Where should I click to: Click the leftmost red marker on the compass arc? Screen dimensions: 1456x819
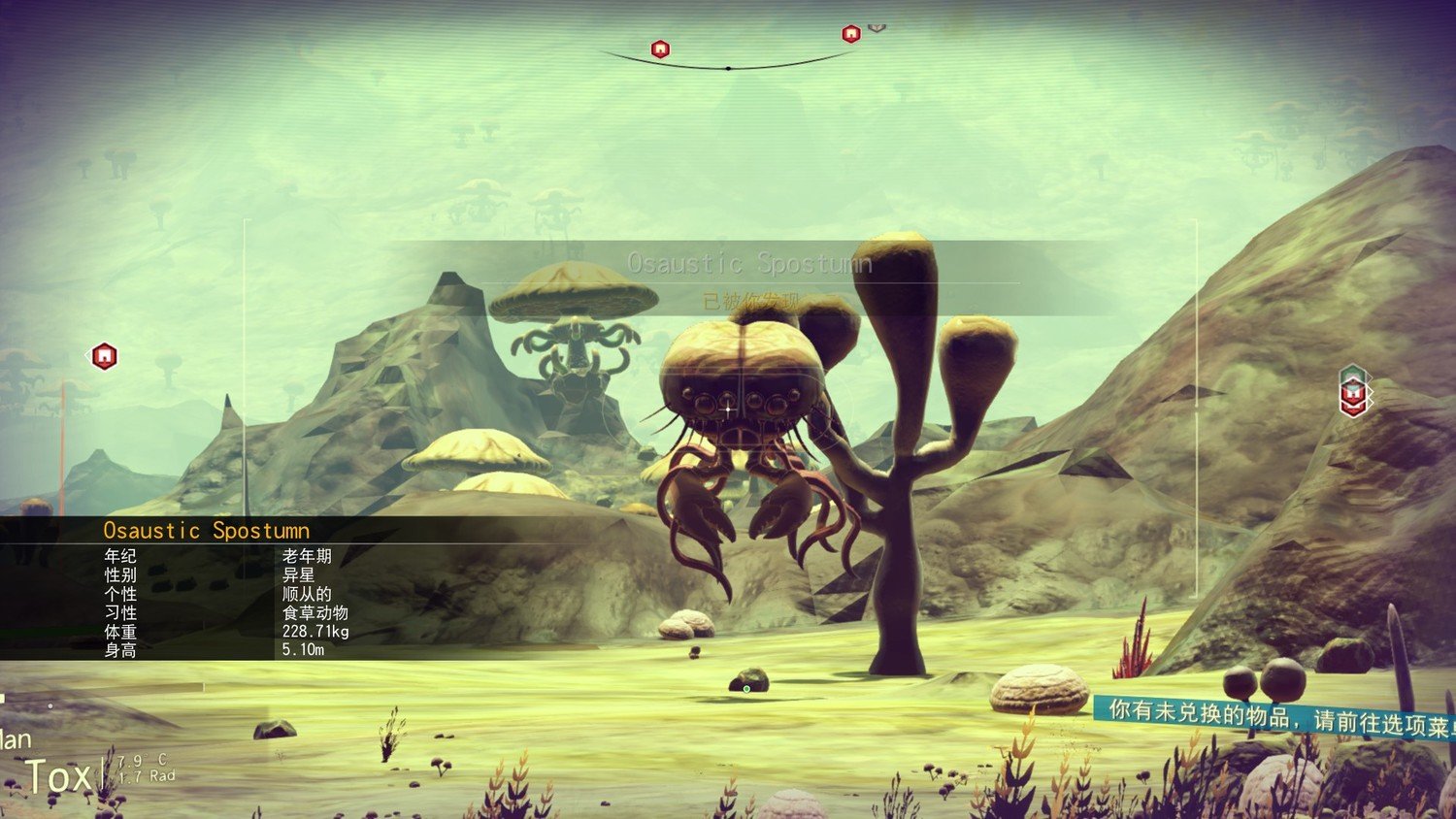tap(660, 49)
